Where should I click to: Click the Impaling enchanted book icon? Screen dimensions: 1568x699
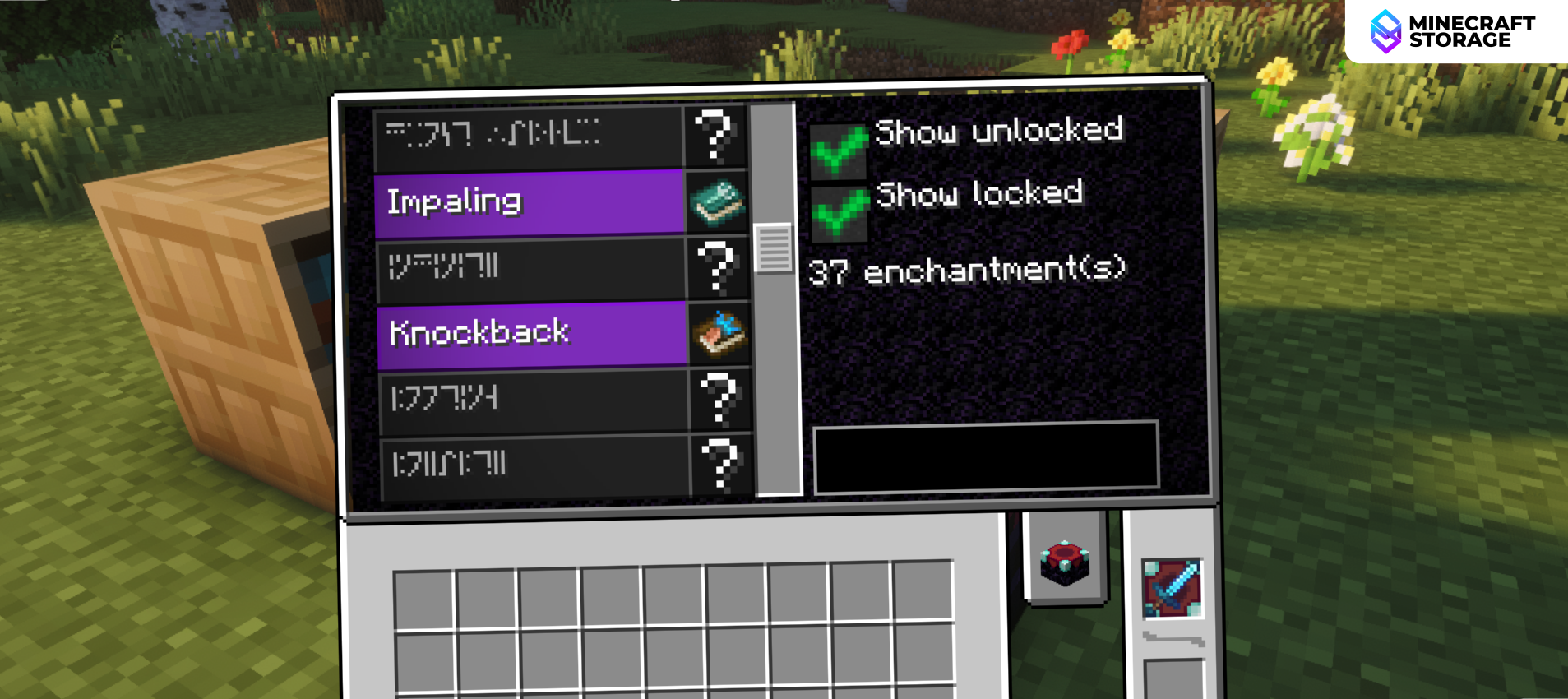718,203
